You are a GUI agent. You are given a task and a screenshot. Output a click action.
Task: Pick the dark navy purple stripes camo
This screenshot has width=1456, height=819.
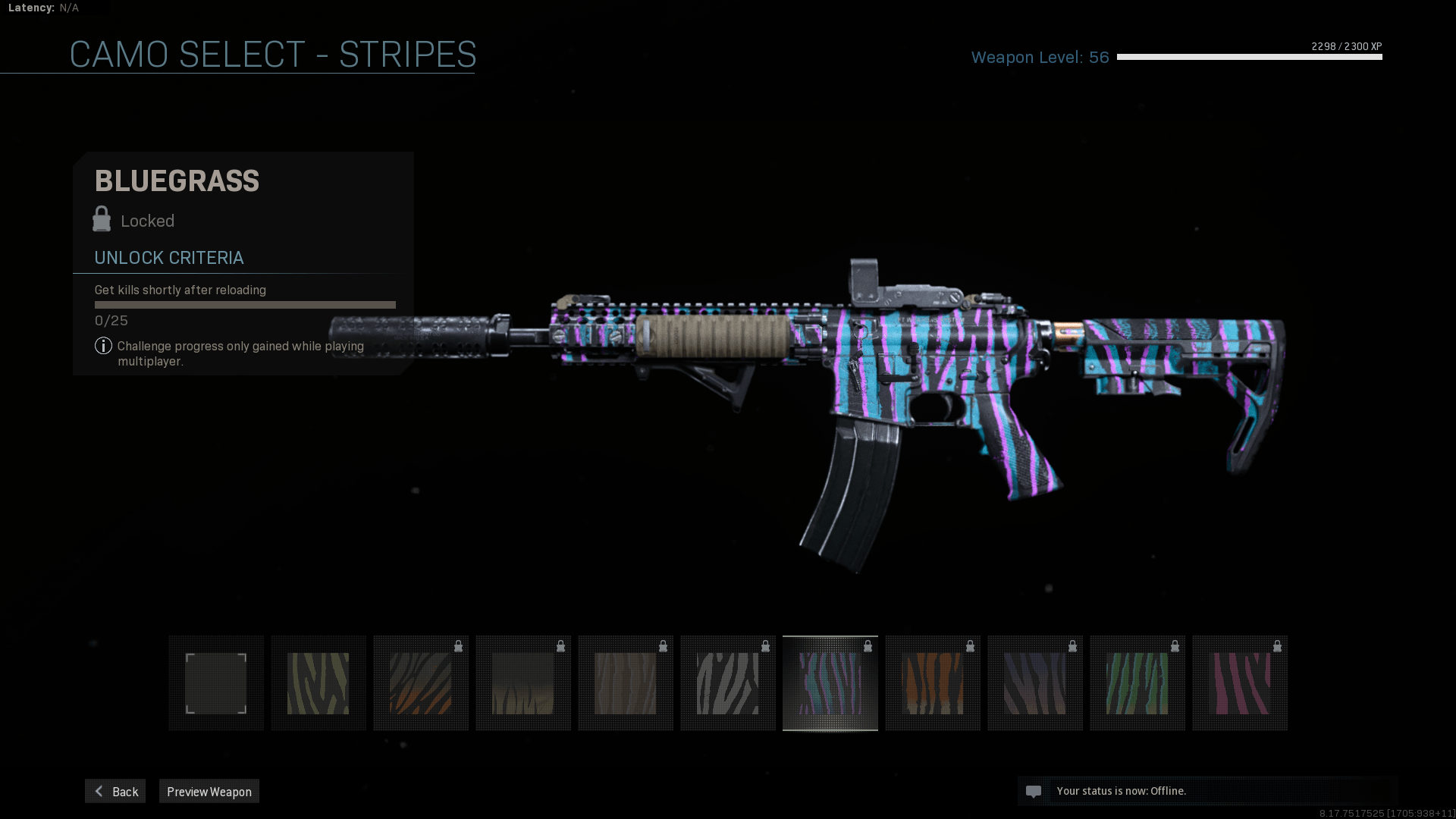1035,683
